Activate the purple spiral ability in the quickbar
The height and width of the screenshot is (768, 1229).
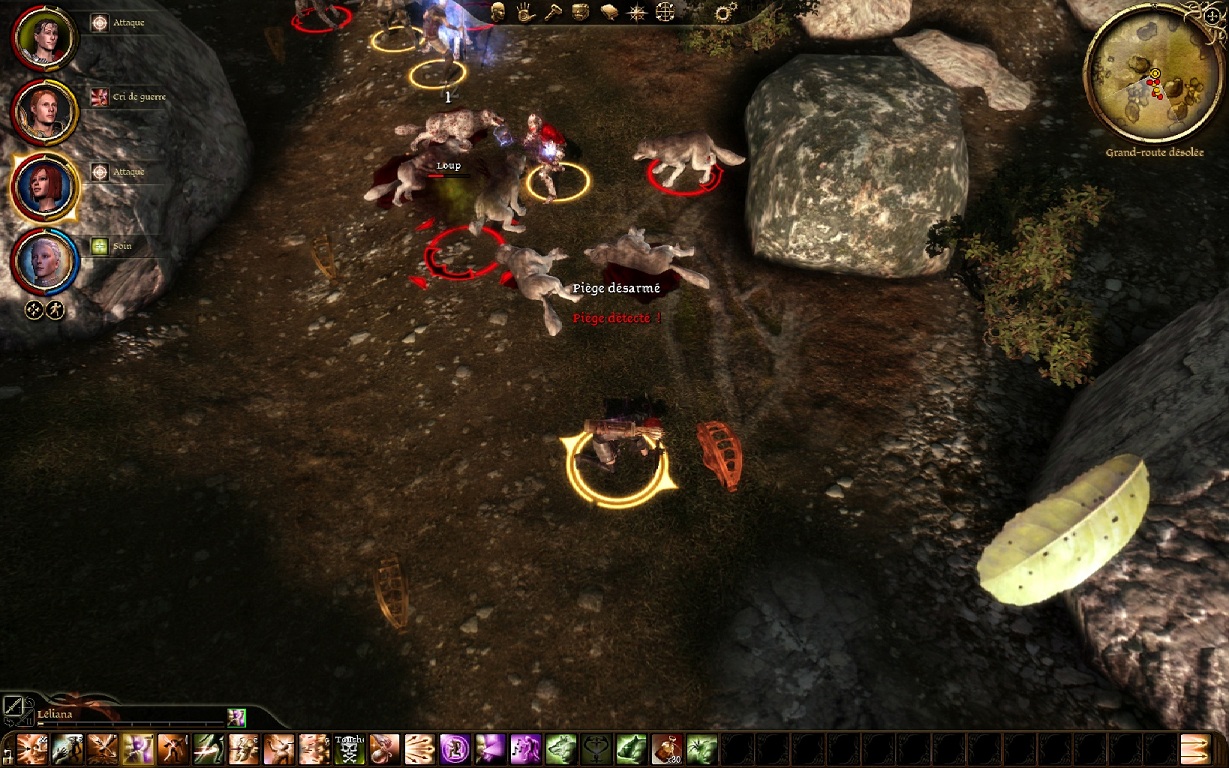point(454,749)
